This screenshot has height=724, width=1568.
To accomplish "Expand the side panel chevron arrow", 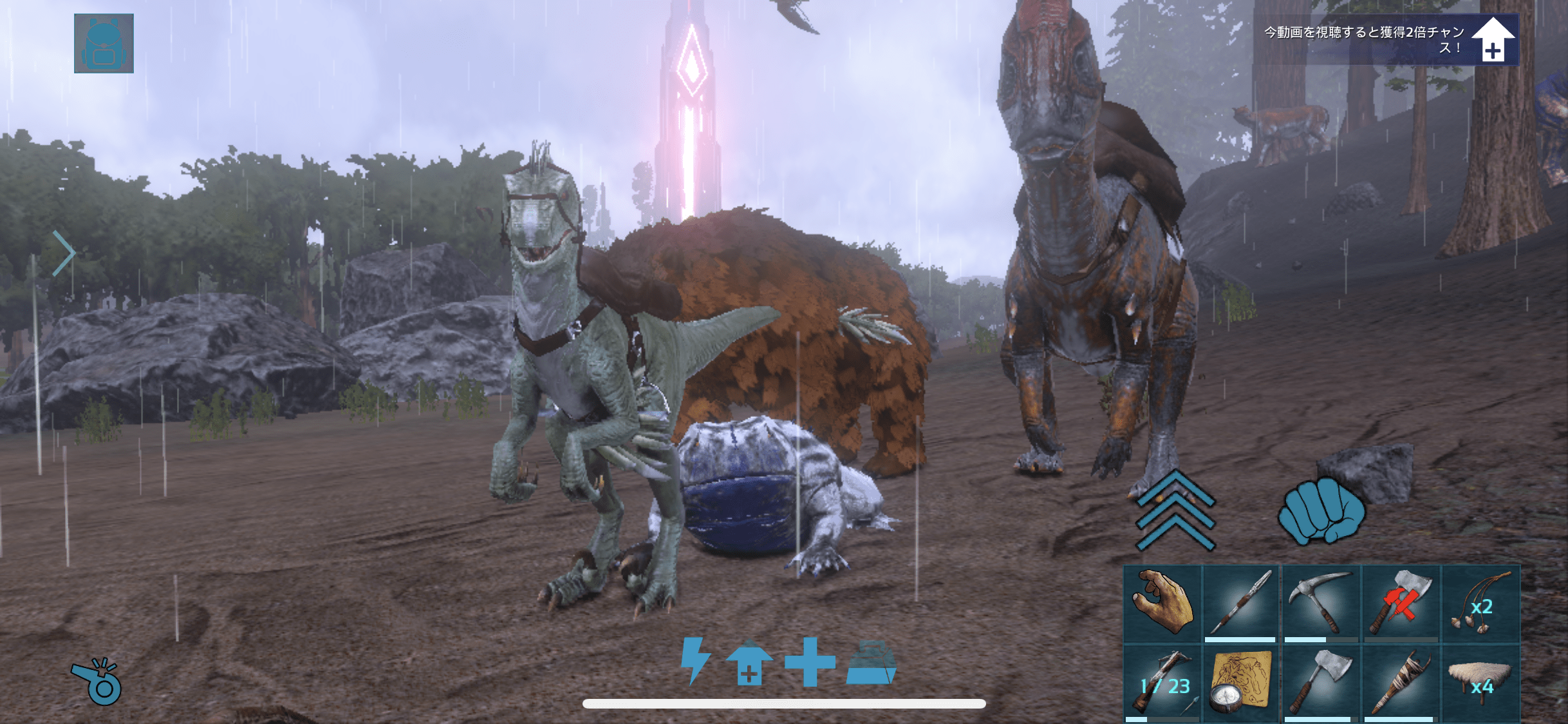I will [x=64, y=254].
